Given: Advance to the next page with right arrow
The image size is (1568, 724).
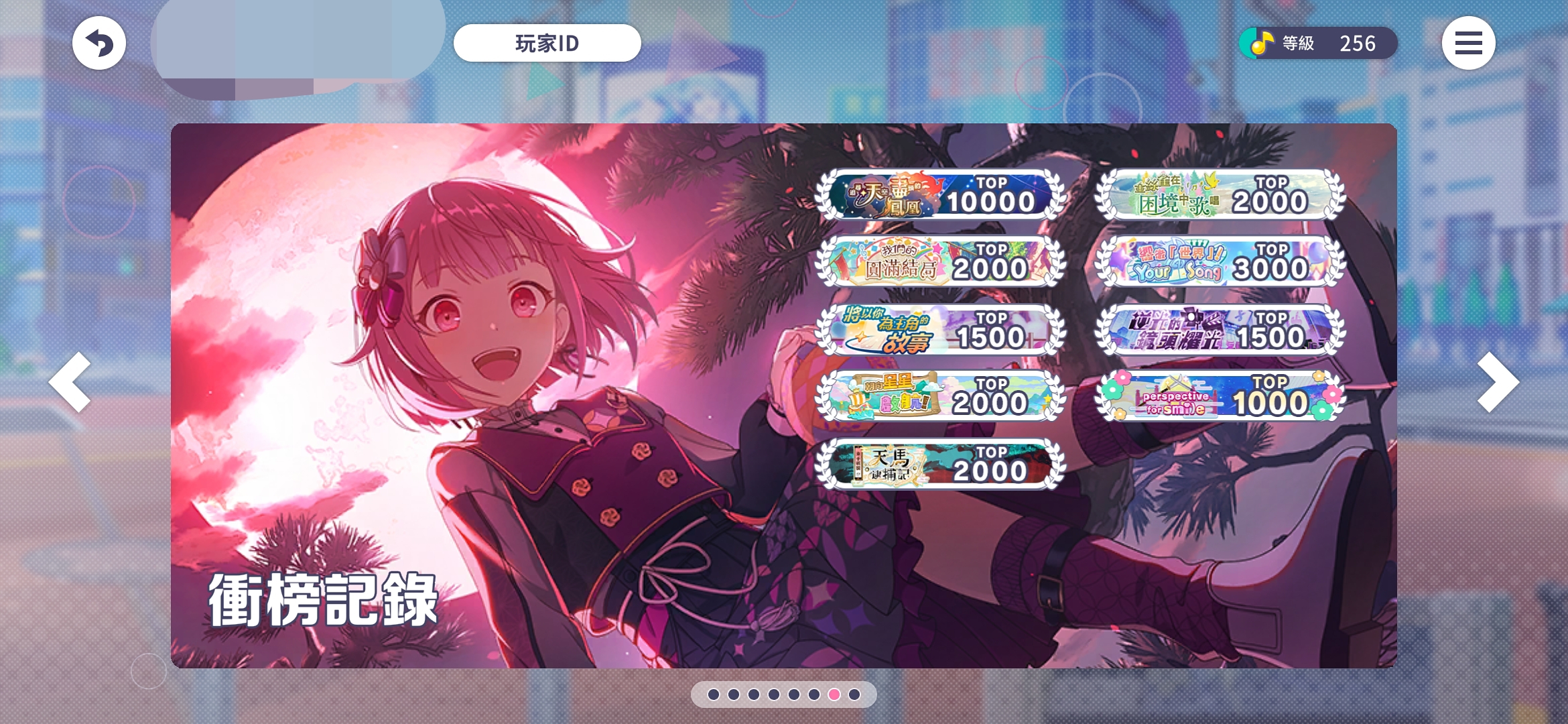Looking at the screenshot, I should point(1497,381).
